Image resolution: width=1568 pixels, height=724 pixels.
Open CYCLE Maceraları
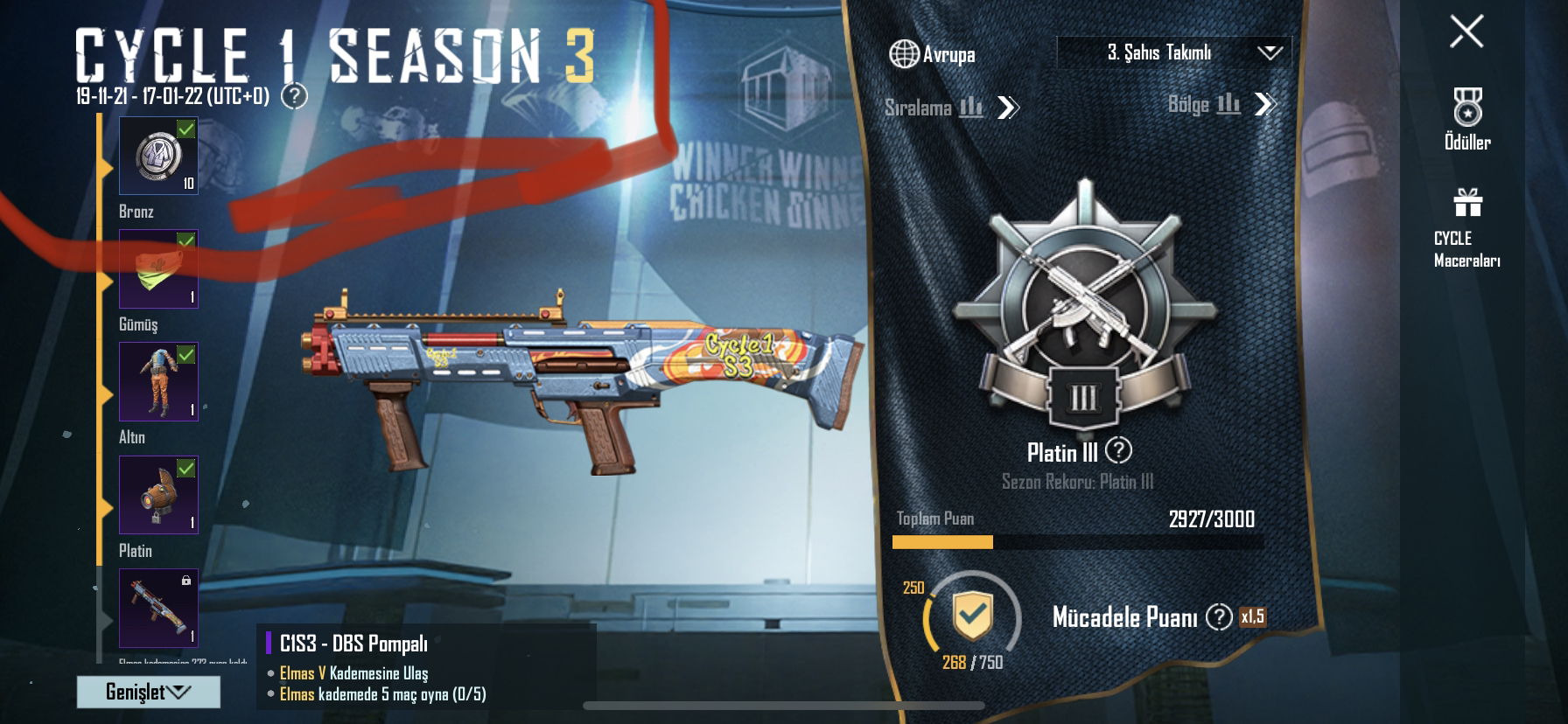coord(1467,227)
